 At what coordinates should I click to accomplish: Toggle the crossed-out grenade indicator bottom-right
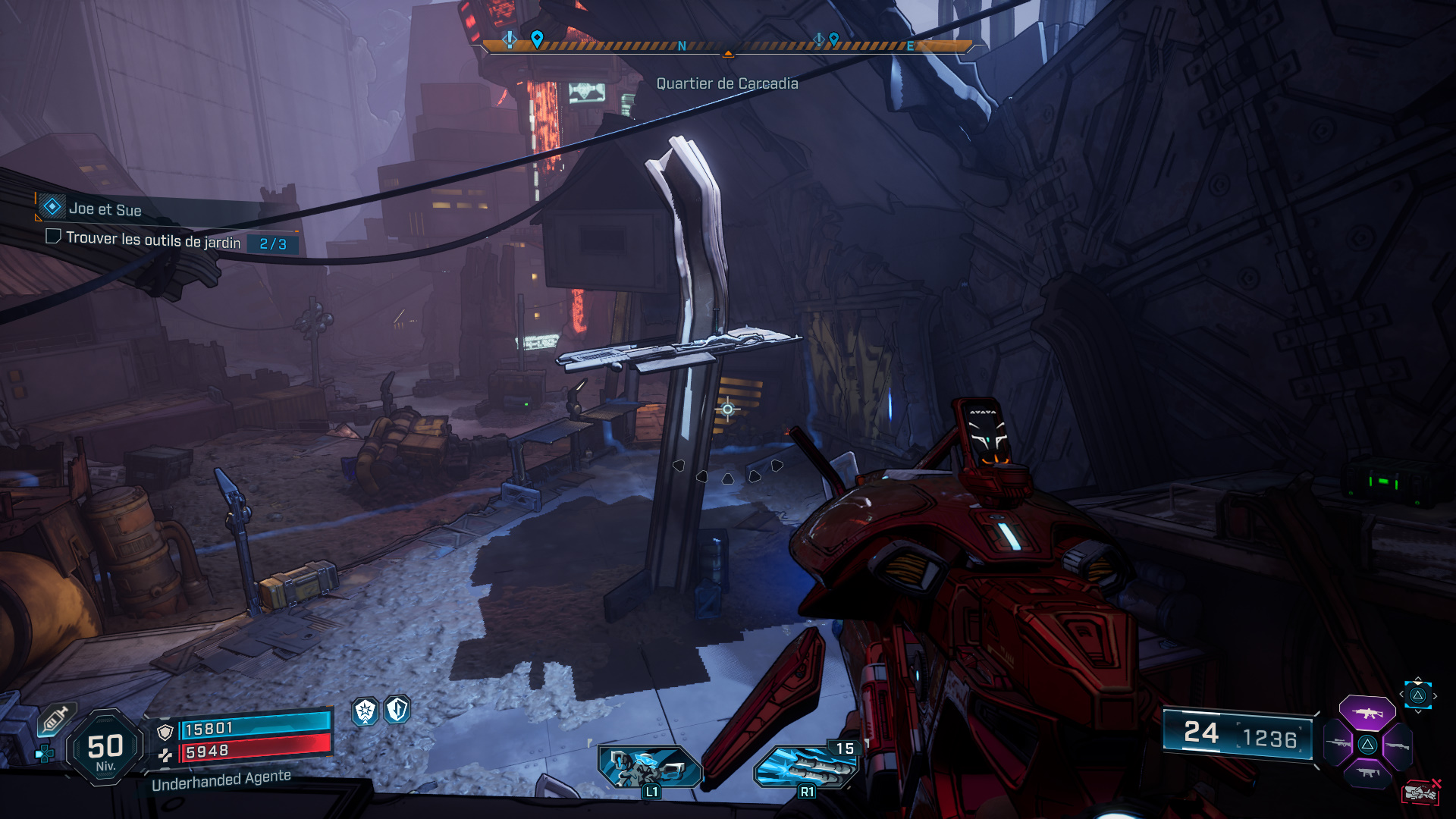[x=1421, y=792]
